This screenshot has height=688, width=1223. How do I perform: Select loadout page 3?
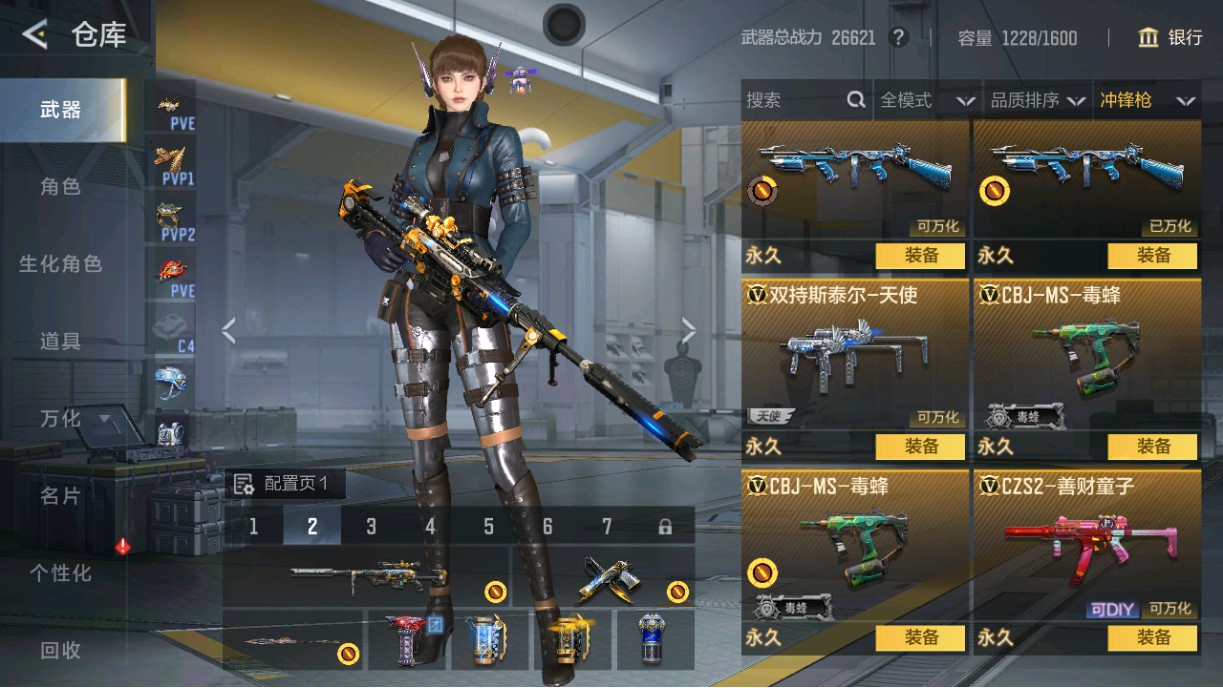(x=371, y=526)
